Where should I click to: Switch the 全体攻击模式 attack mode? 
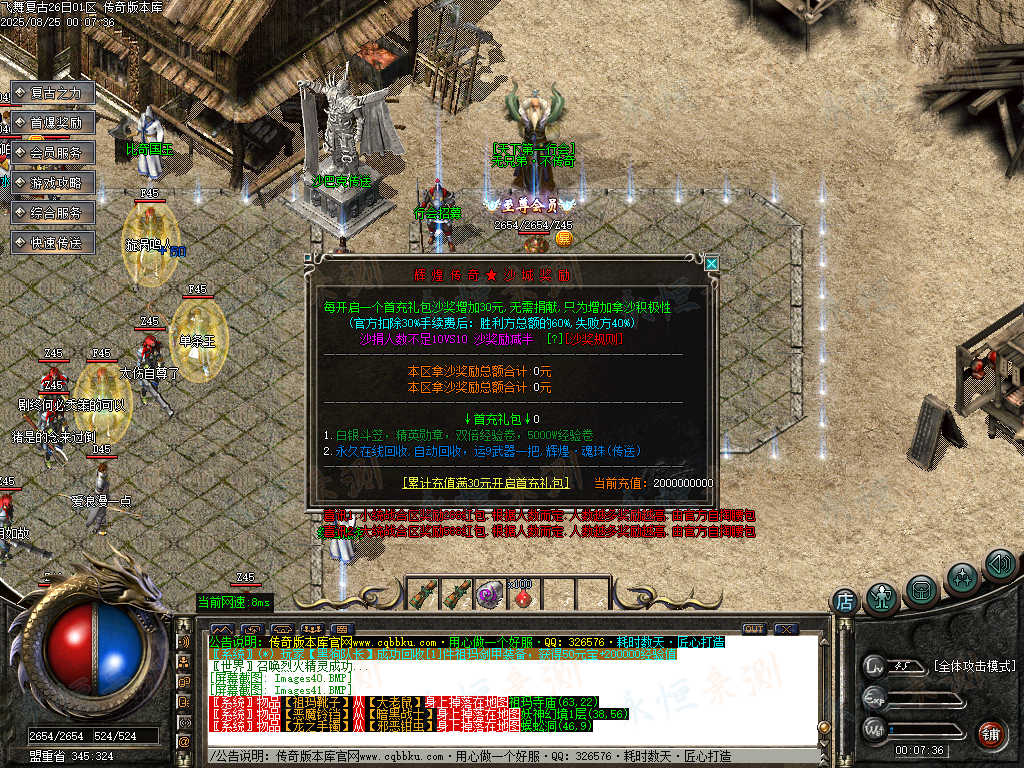(x=973, y=666)
